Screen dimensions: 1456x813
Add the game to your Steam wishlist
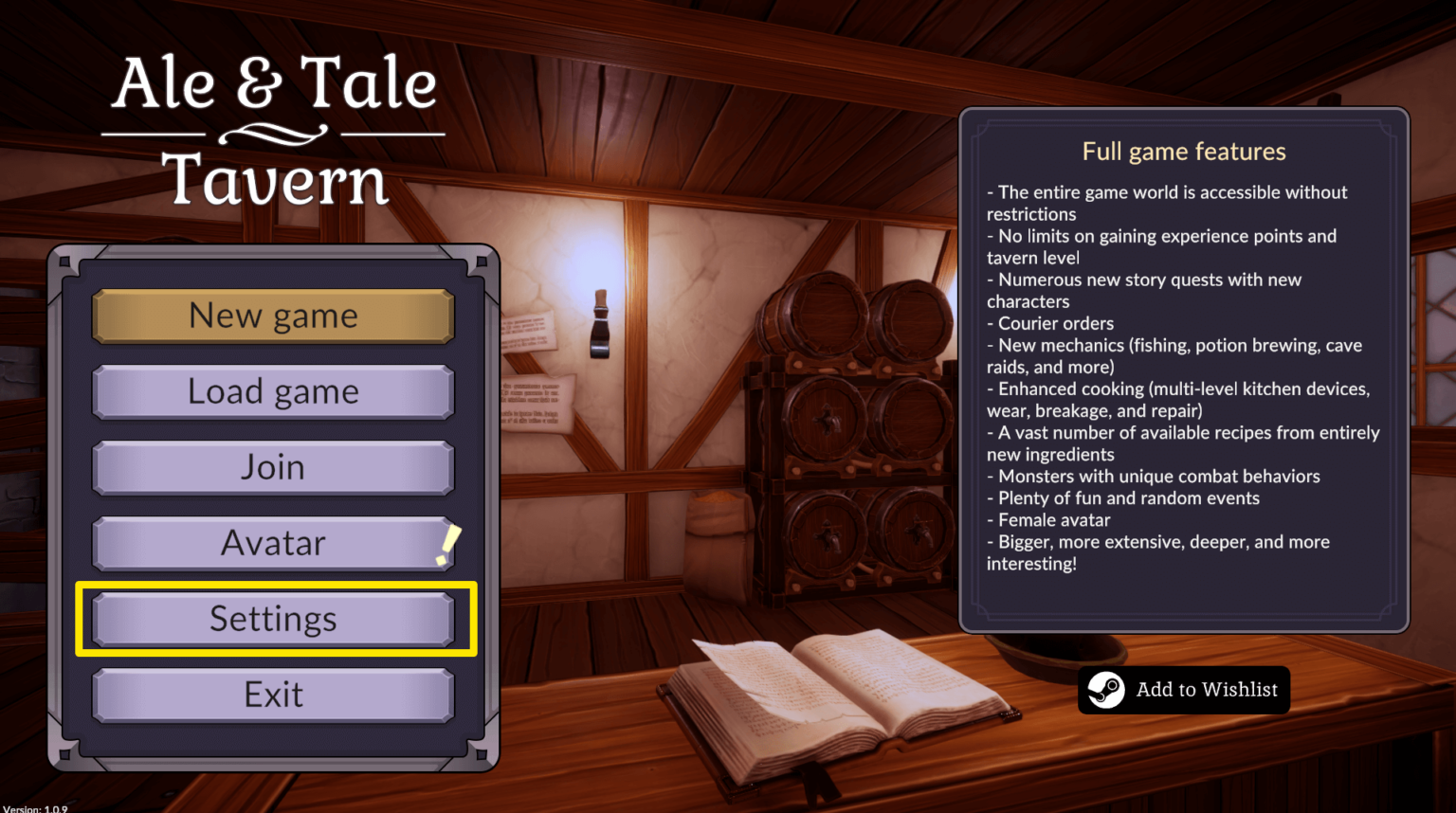[x=1183, y=690]
